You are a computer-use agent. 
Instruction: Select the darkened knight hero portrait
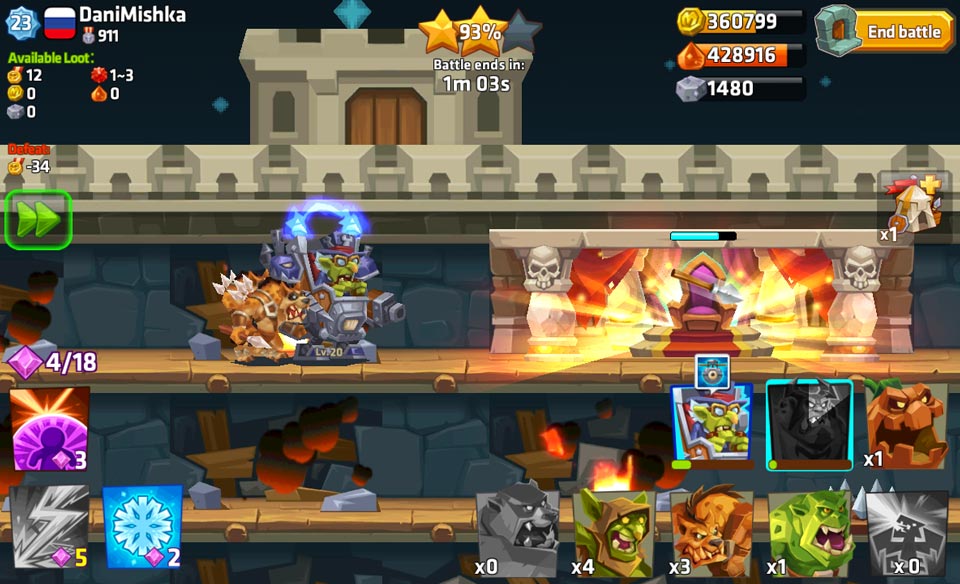click(x=809, y=424)
